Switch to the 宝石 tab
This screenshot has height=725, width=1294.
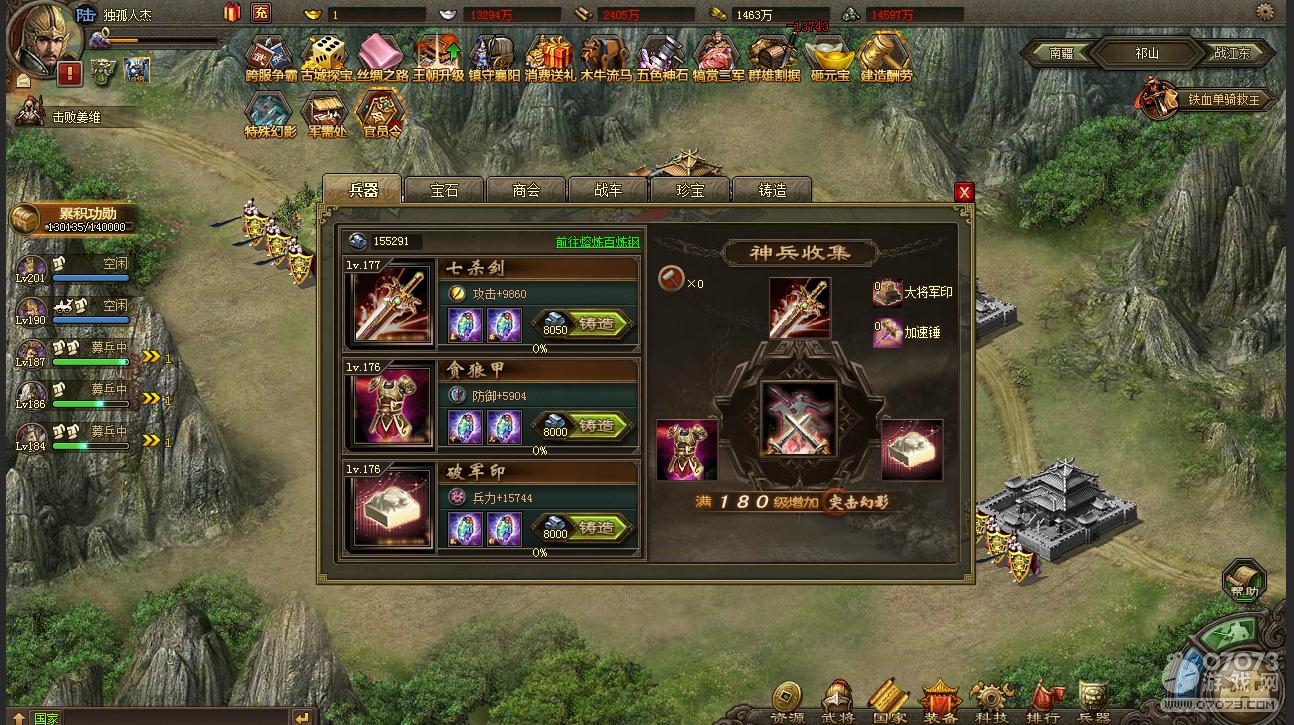[444, 190]
